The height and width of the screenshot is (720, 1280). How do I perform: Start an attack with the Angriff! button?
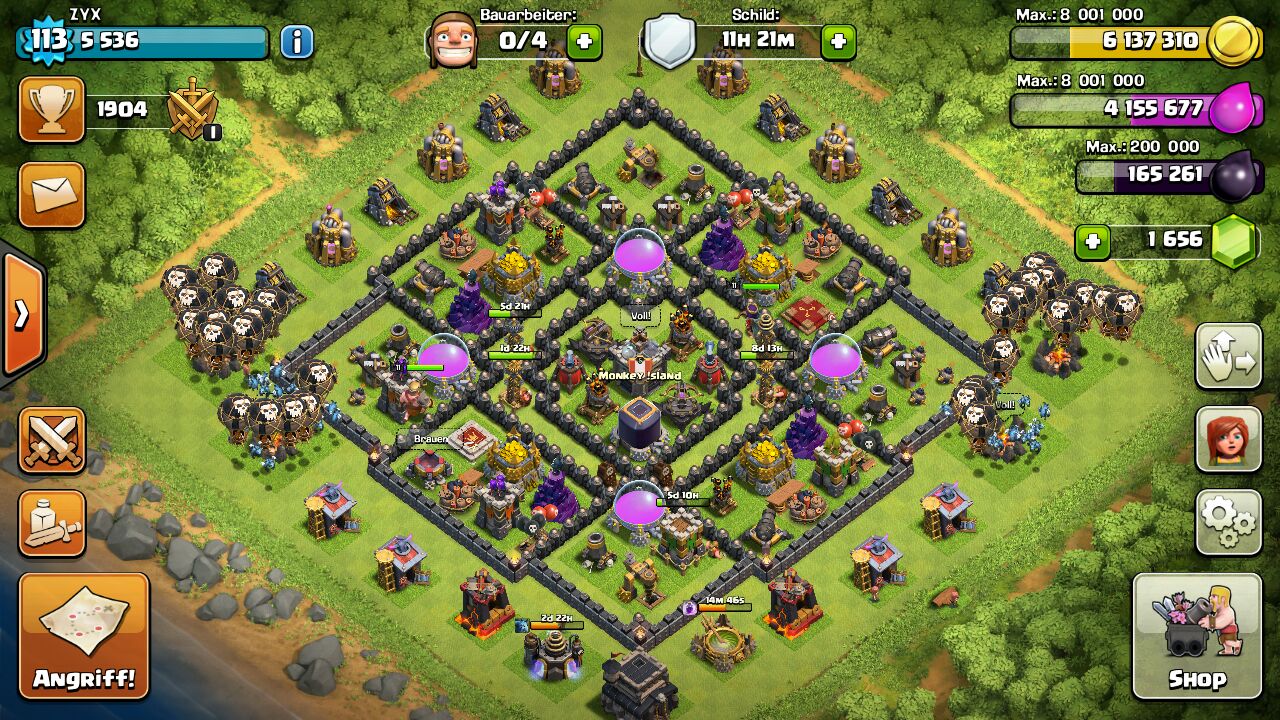coord(84,636)
